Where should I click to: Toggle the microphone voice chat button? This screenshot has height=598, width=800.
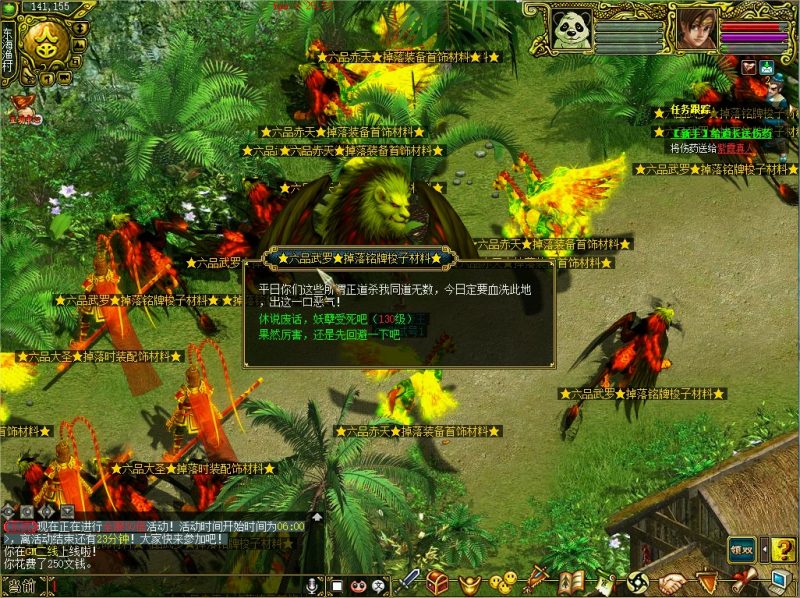pyautogui.click(x=313, y=584)
